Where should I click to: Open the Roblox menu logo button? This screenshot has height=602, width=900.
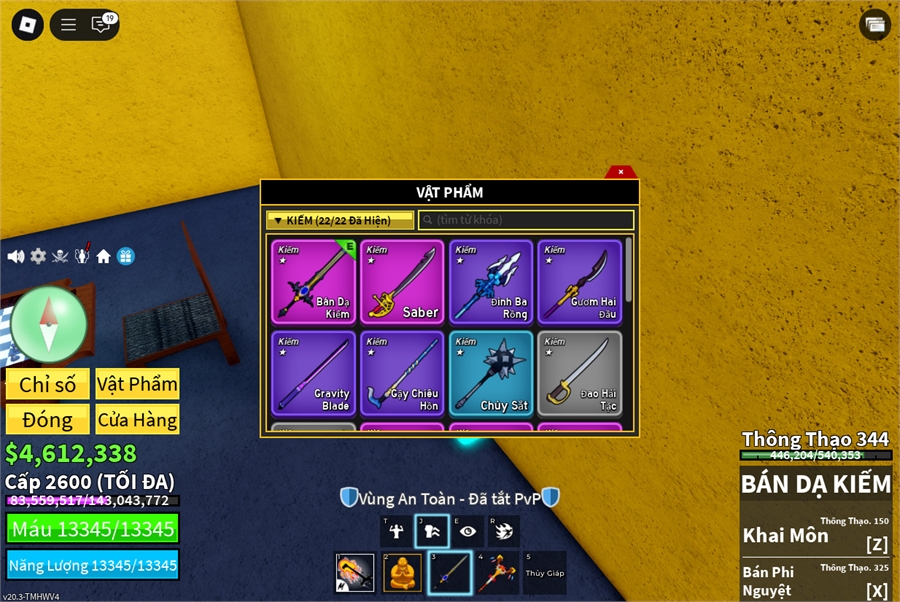[x=27, y=25]
